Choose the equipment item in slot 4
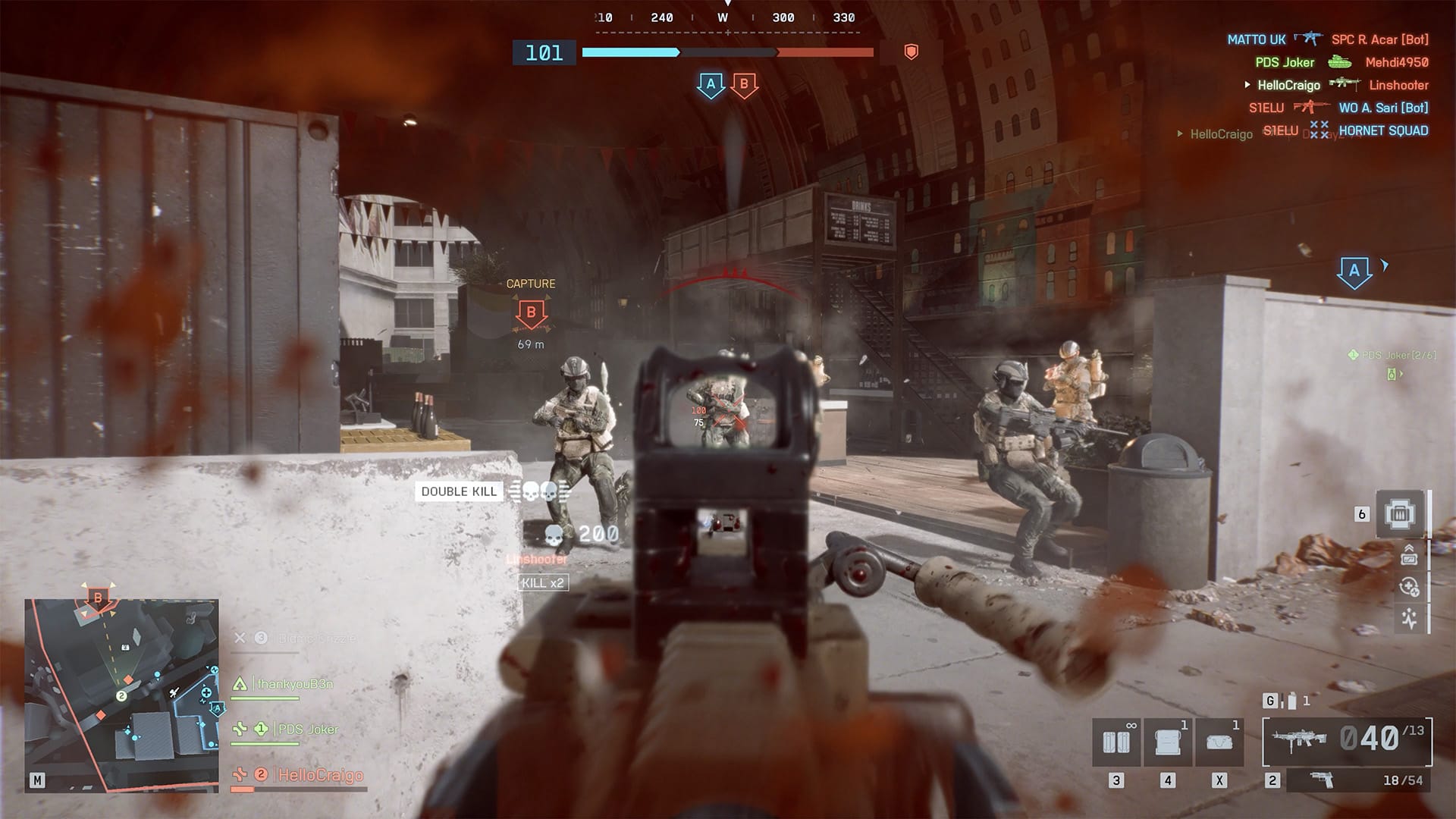The image size is (1456, 819). tap(1168, 741)
